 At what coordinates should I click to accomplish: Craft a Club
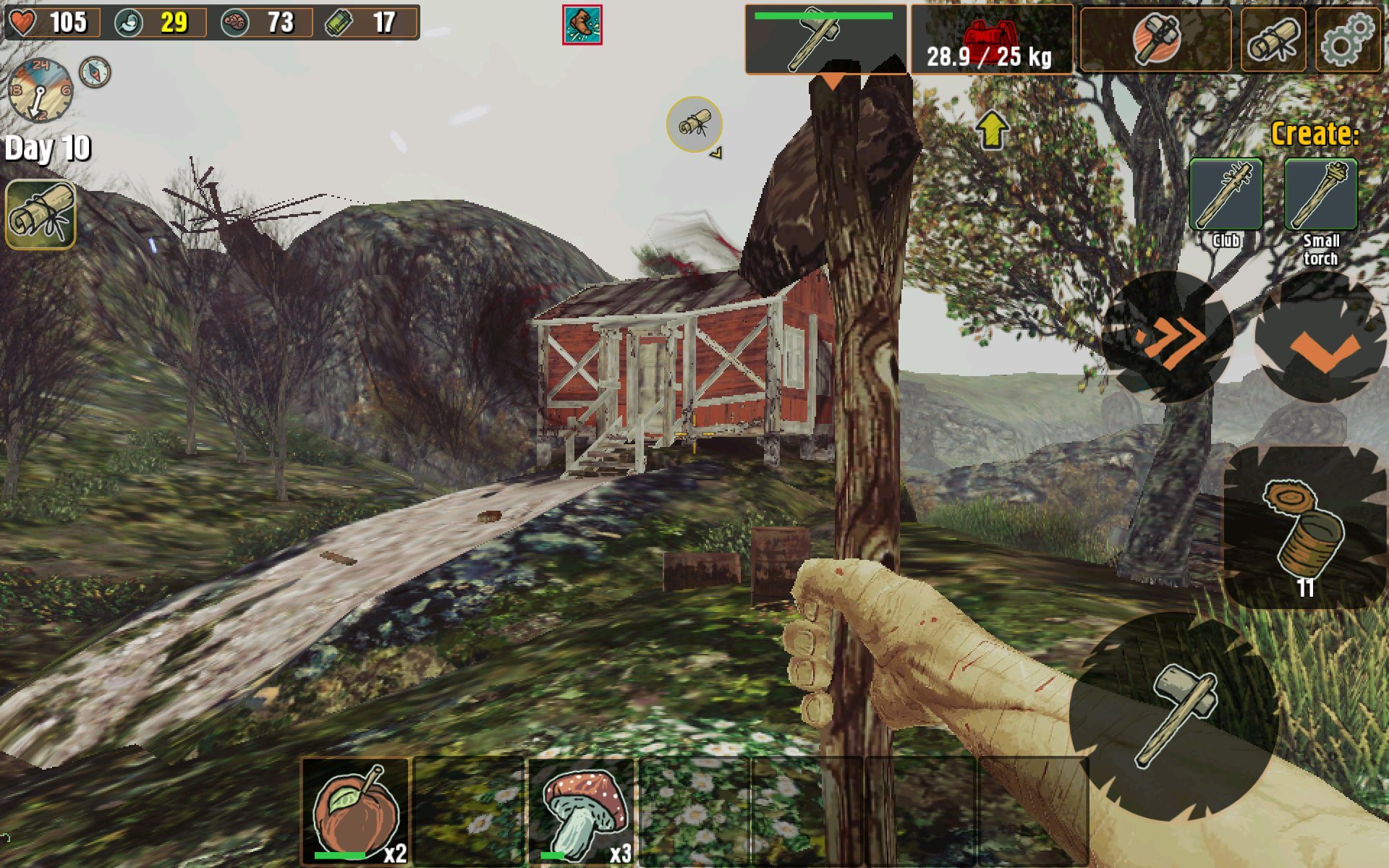click(1226, 196)
